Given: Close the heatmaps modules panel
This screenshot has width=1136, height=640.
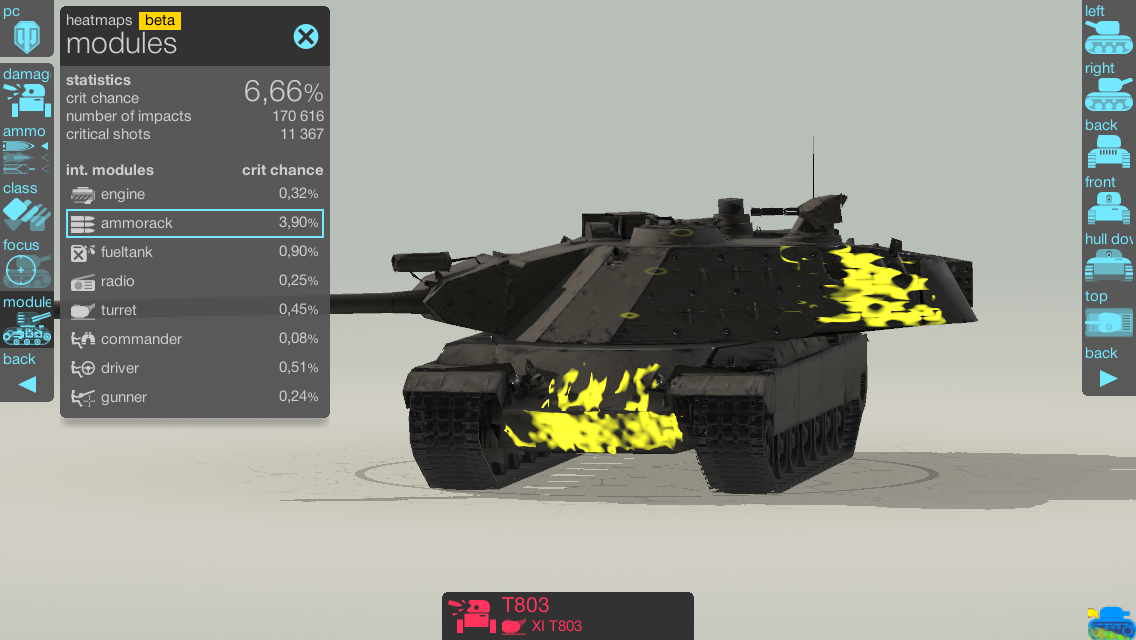Looking at the screenshot, I should click(305, 37).
